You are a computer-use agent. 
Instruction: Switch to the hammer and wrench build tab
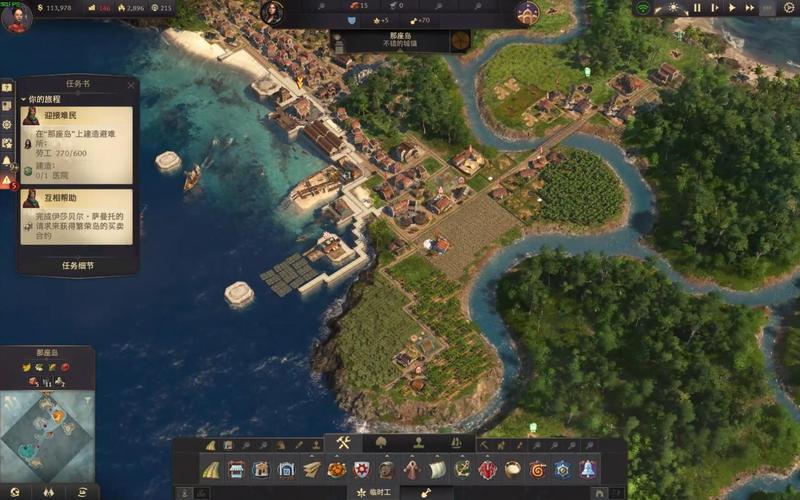(x=343, y=443)
